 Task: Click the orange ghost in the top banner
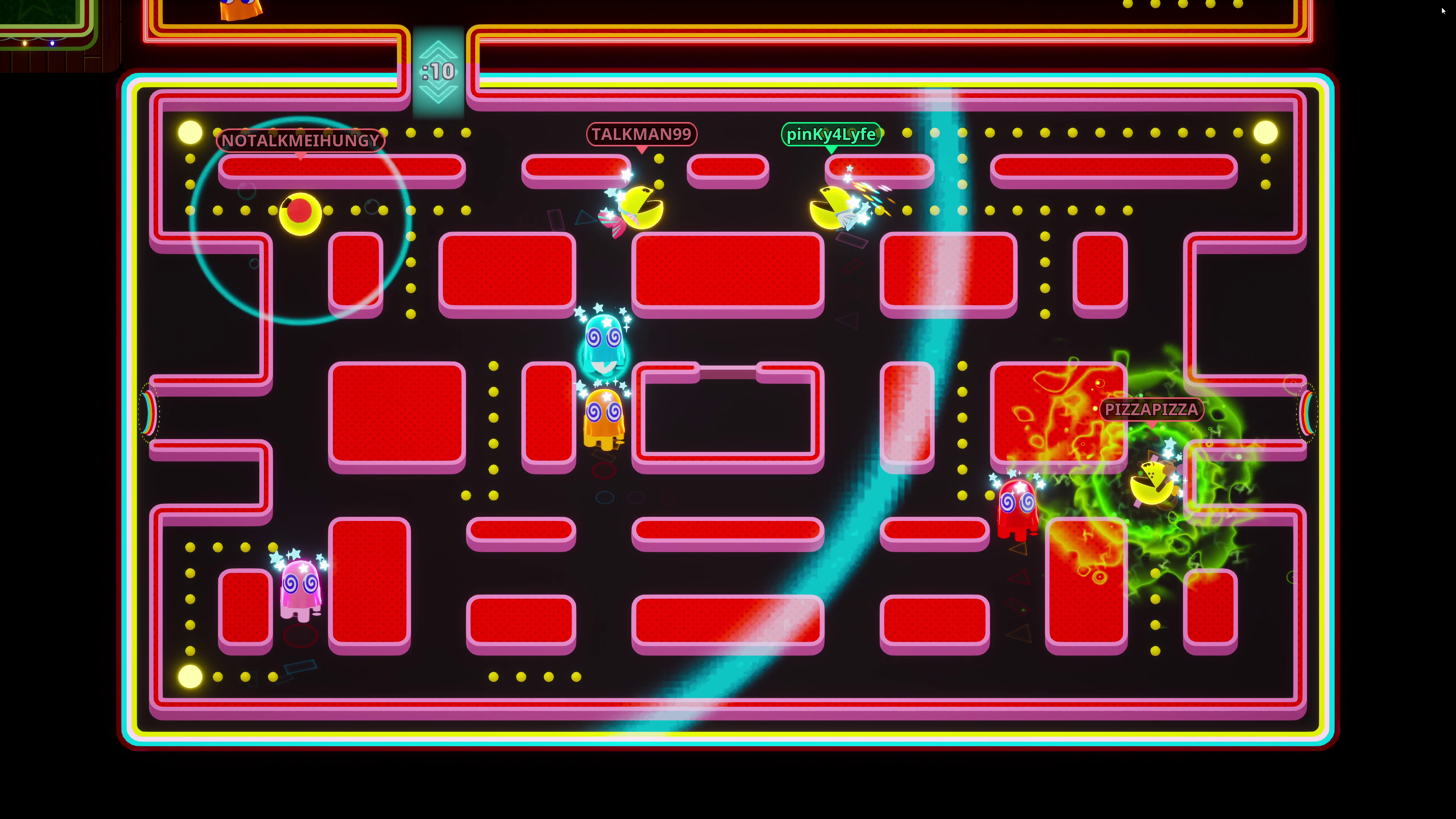(237, 8)
